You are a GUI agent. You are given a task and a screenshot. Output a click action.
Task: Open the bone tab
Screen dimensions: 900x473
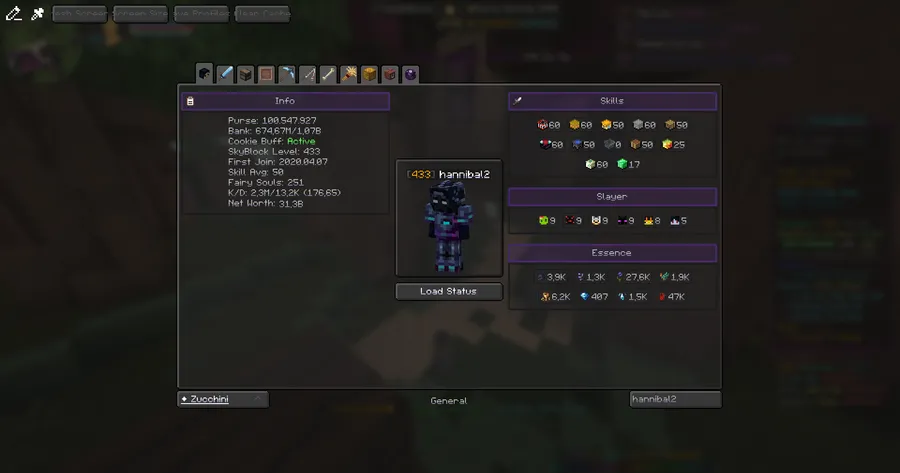click(328, 74)
